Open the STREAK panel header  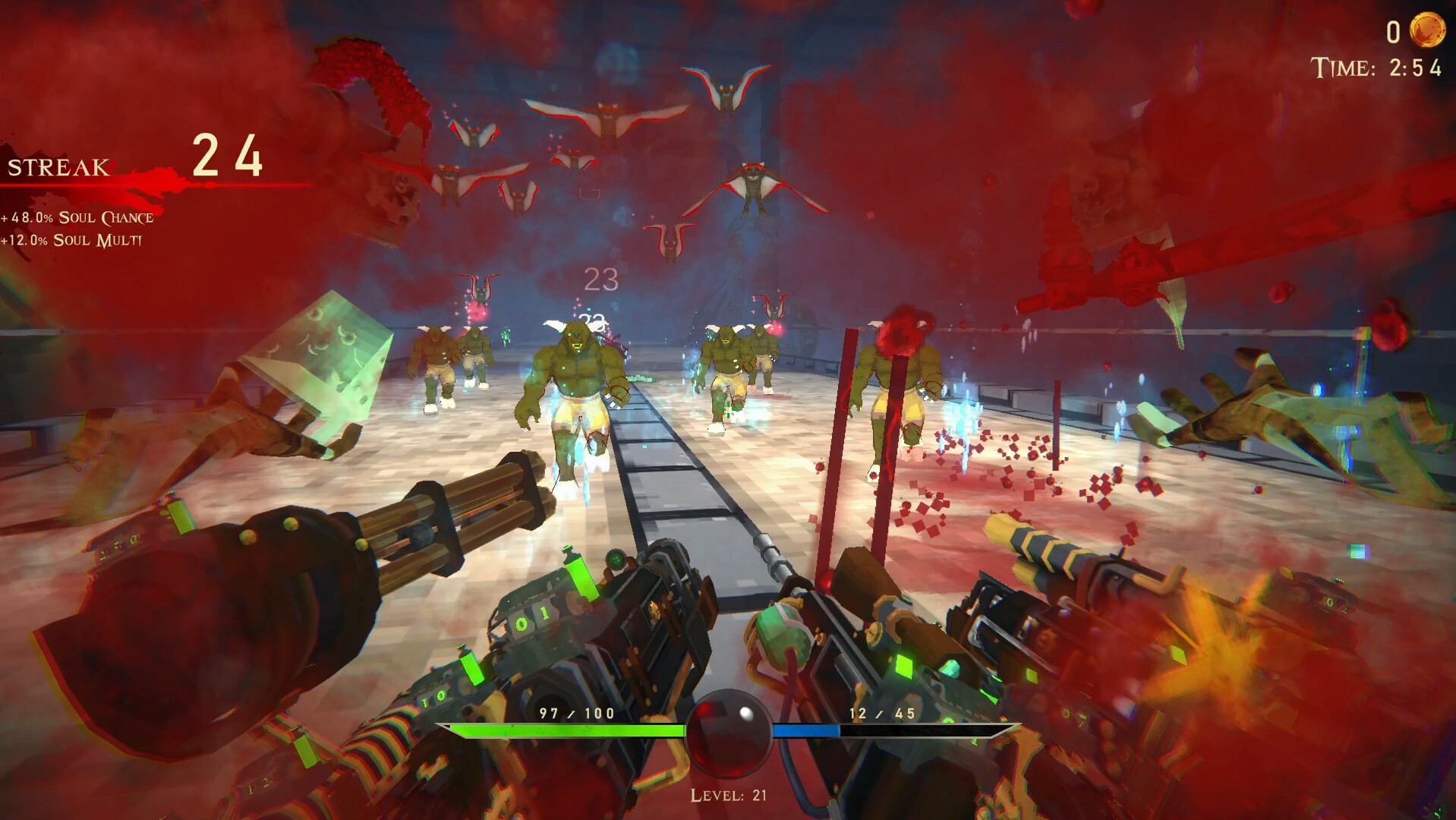pos(57,167)
